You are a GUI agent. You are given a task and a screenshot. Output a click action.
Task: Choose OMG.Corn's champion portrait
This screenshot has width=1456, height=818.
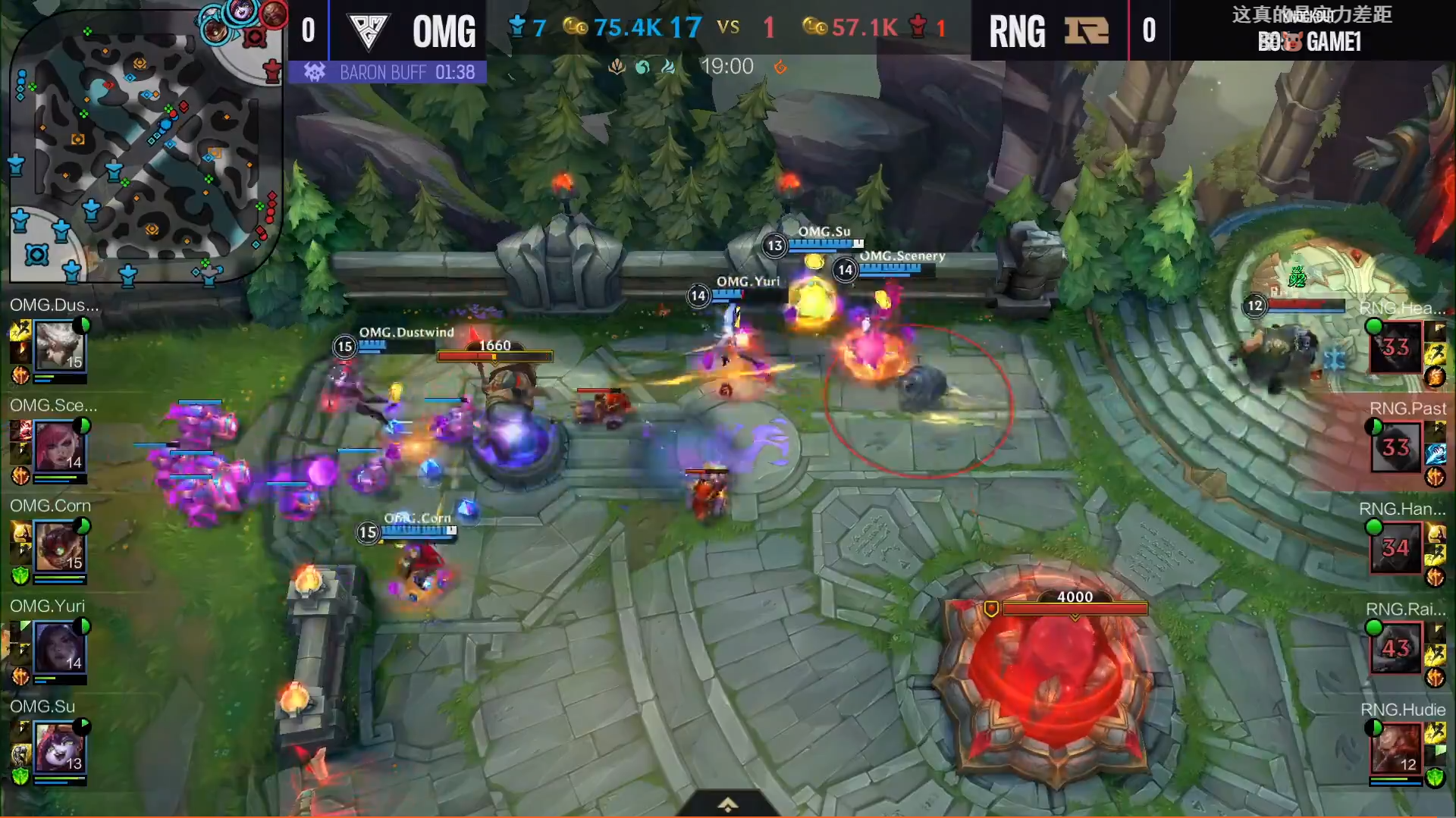click(x=59, y=547)
